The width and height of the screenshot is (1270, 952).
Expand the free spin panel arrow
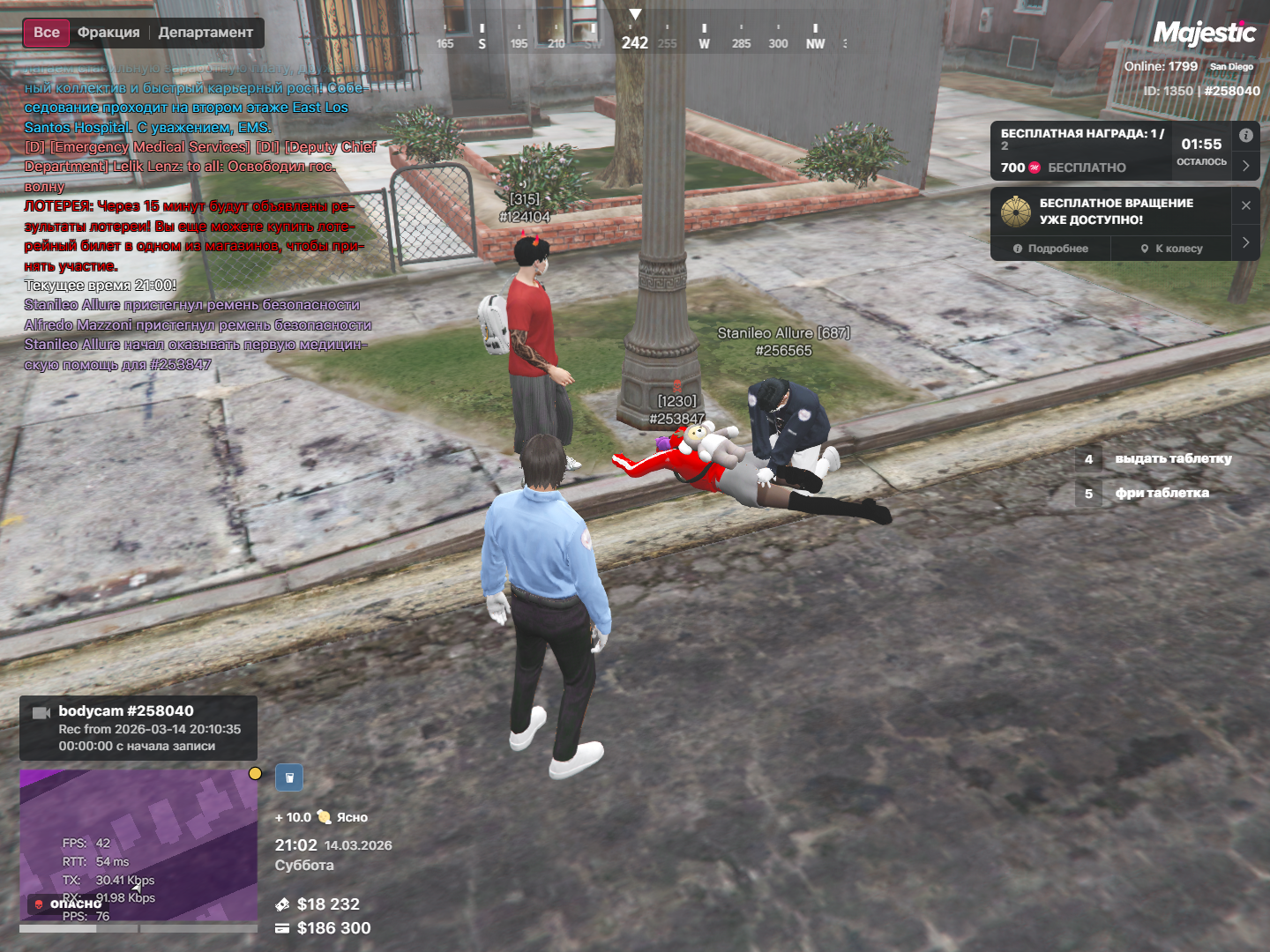1245,242
